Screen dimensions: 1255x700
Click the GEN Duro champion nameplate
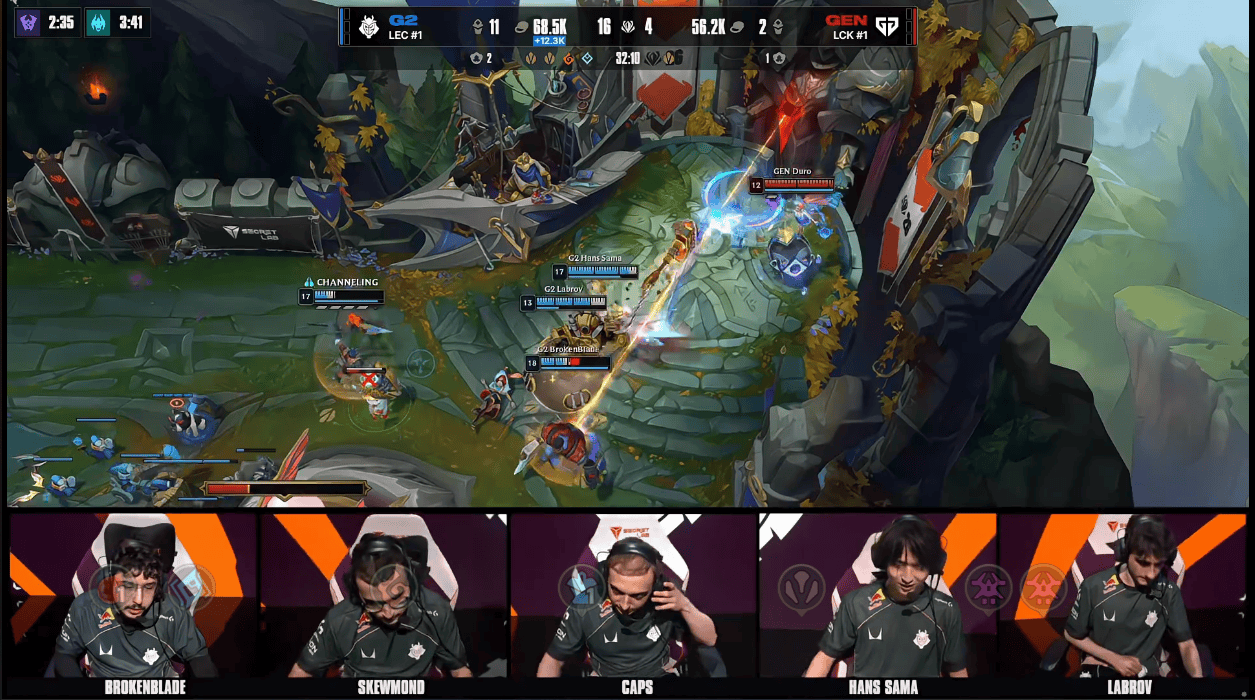[x=790, y=172]
